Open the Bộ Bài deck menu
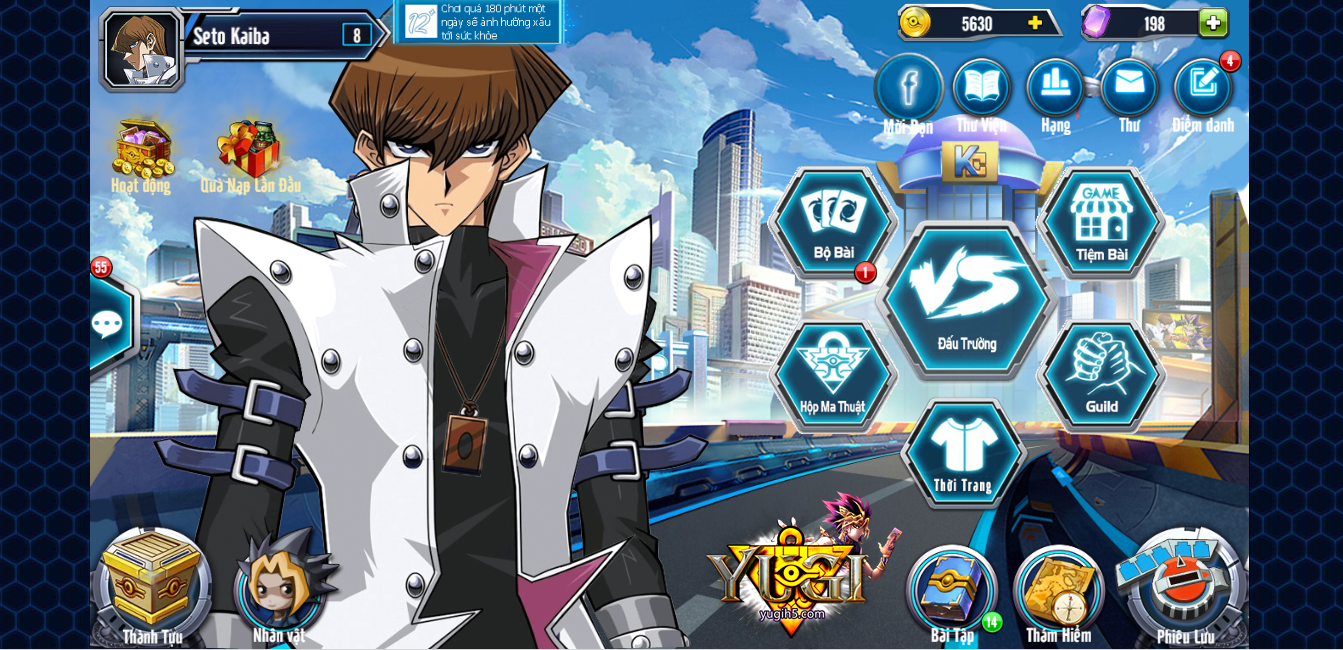Viewport: 1343px width, 650px height. click(x=833, y=222)
